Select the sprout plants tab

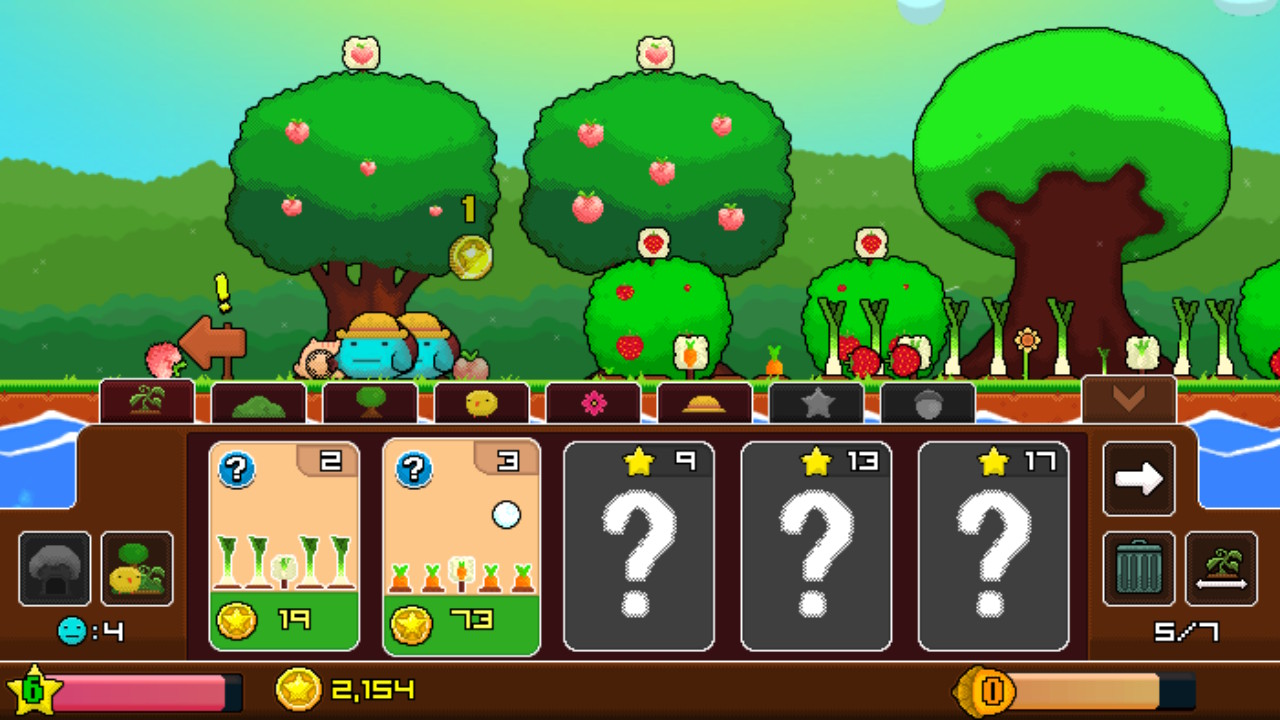click(x=147, y=402)
